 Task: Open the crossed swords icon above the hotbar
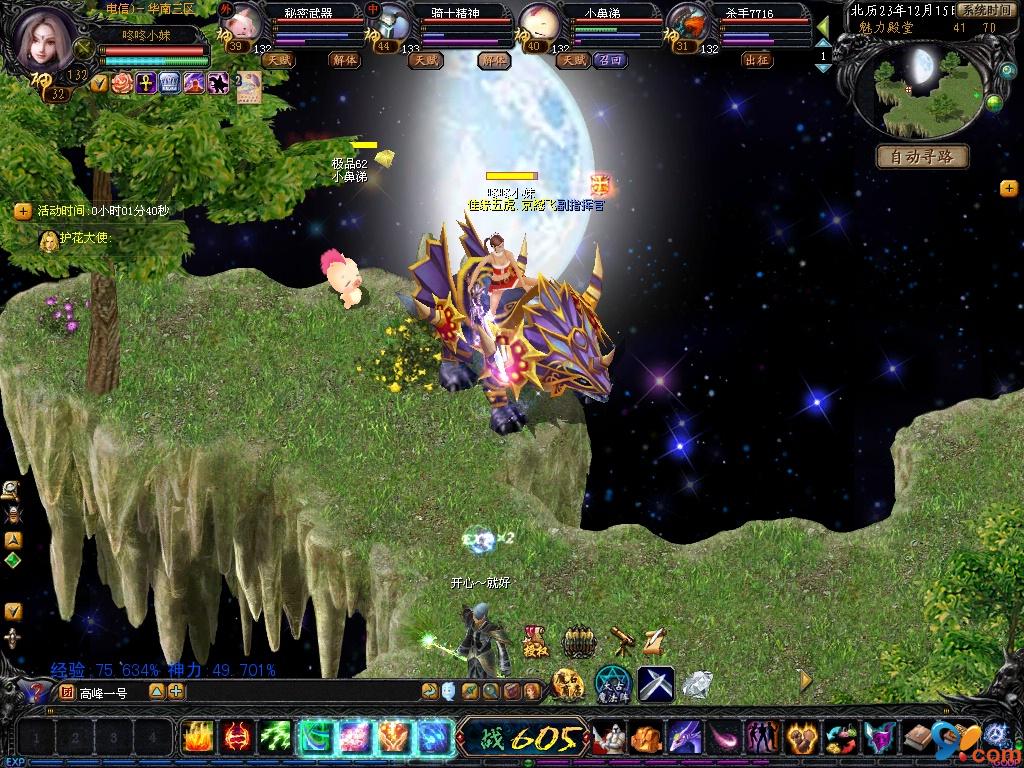coord(656,683)
